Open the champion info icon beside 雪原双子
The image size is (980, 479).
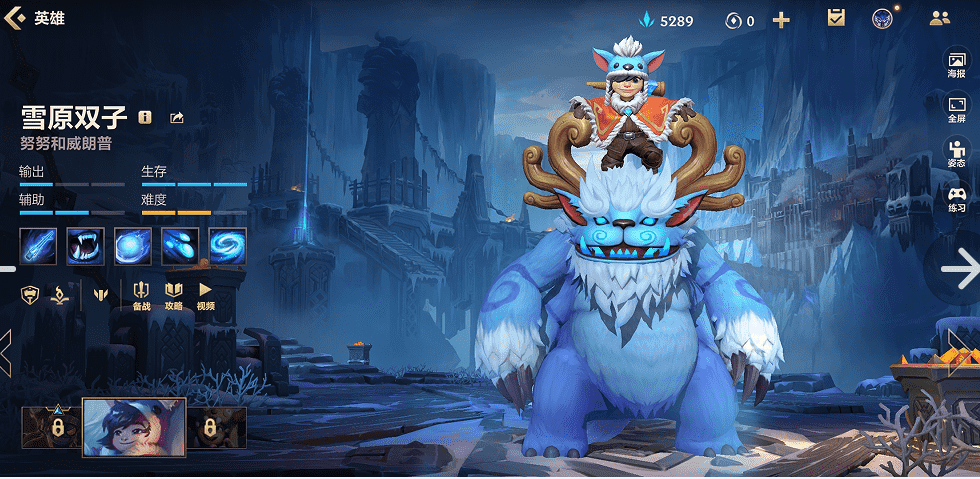tap(145, 117)
